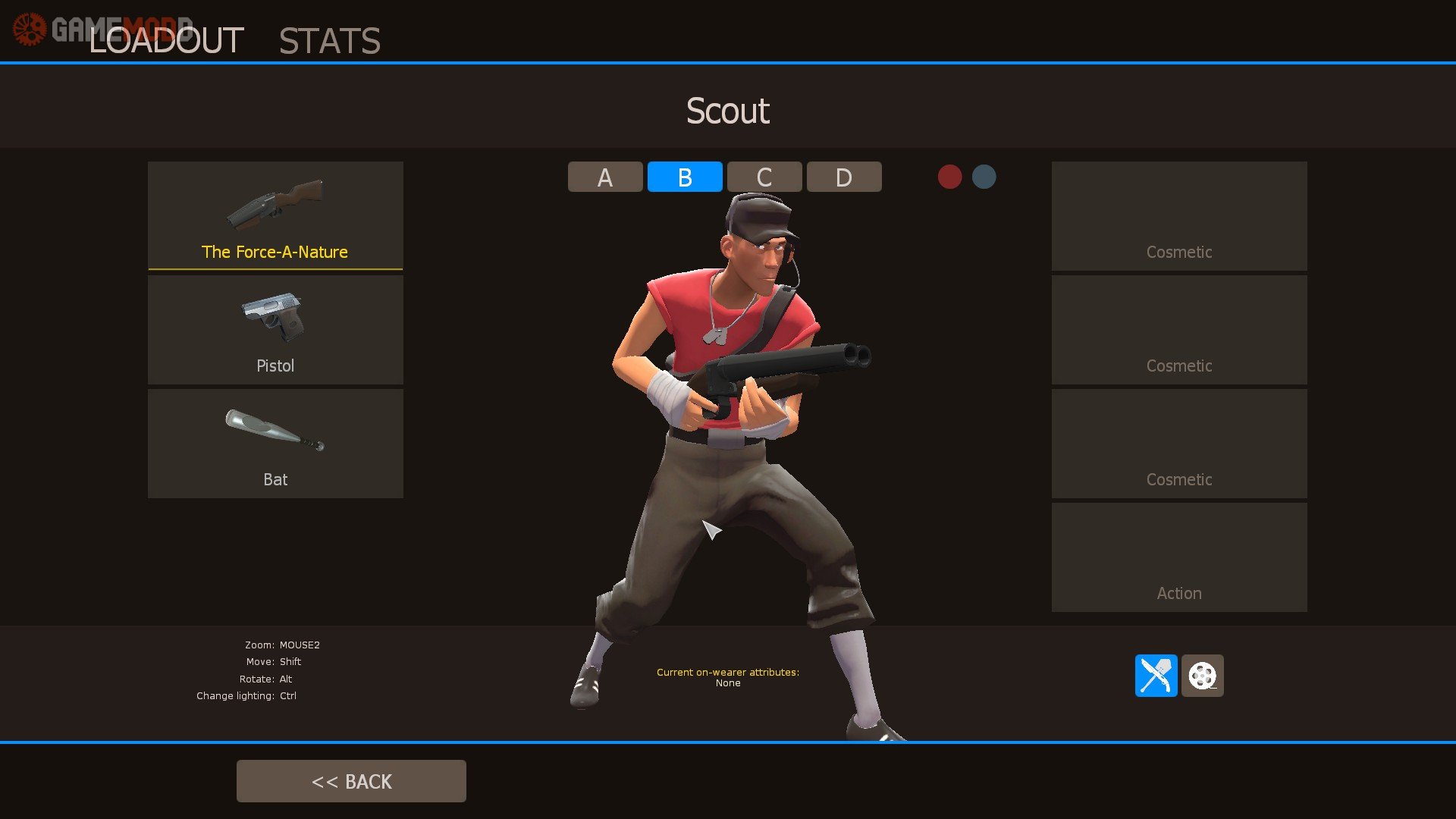Viewport: 1456px width, 819px height.
Task: Select loadout preset B
Action: [x=685, y=177]
